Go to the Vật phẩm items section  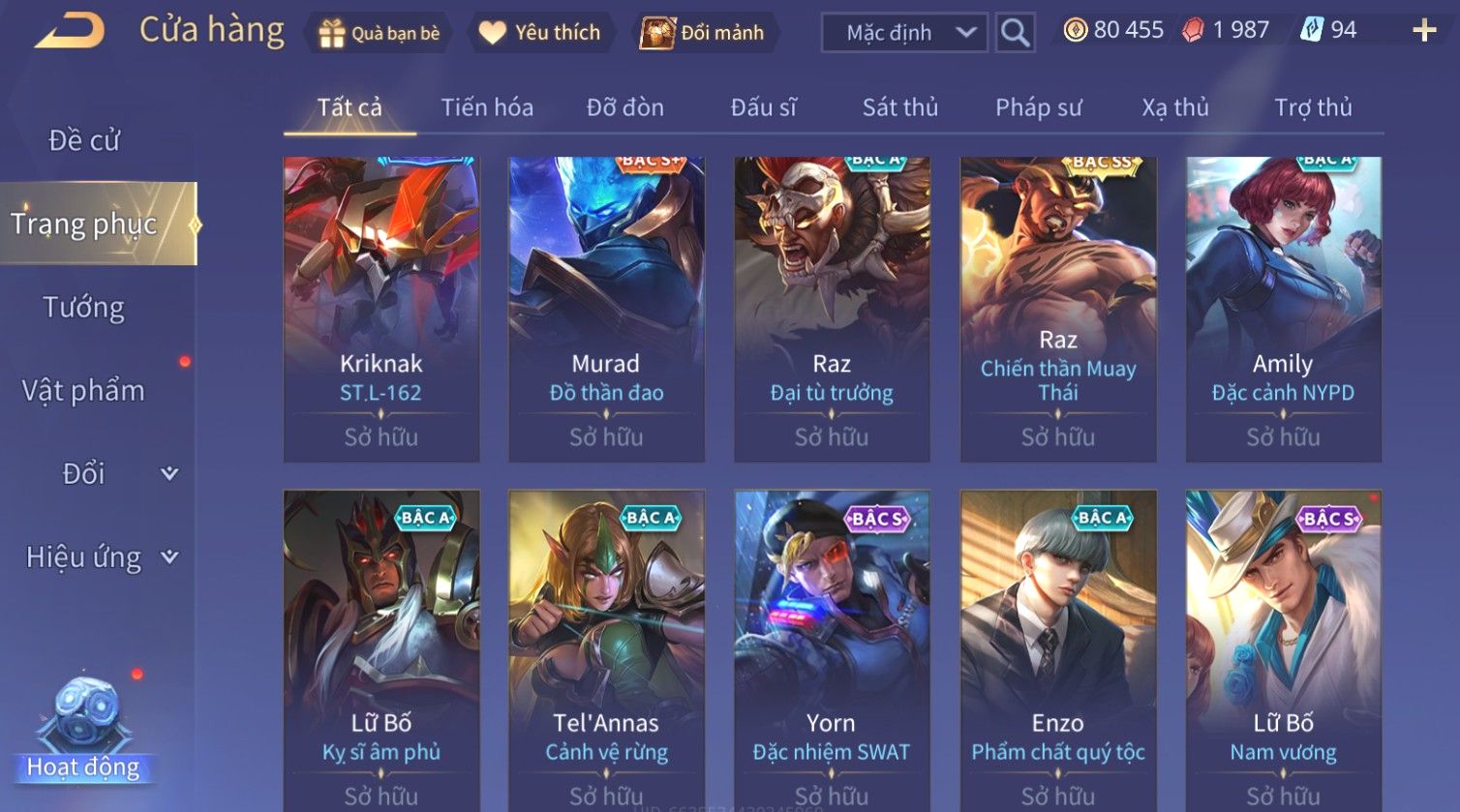pyautogui.click(x=84, y=391)
